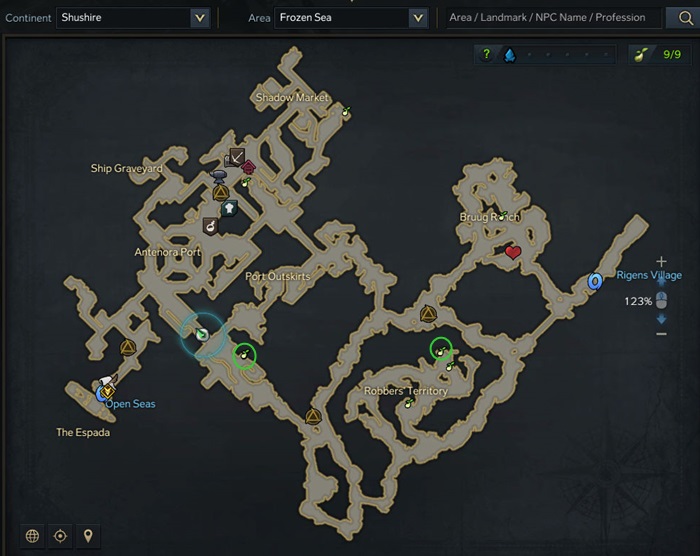Click the map pin button
700x556 pixels.
(88, 536)
